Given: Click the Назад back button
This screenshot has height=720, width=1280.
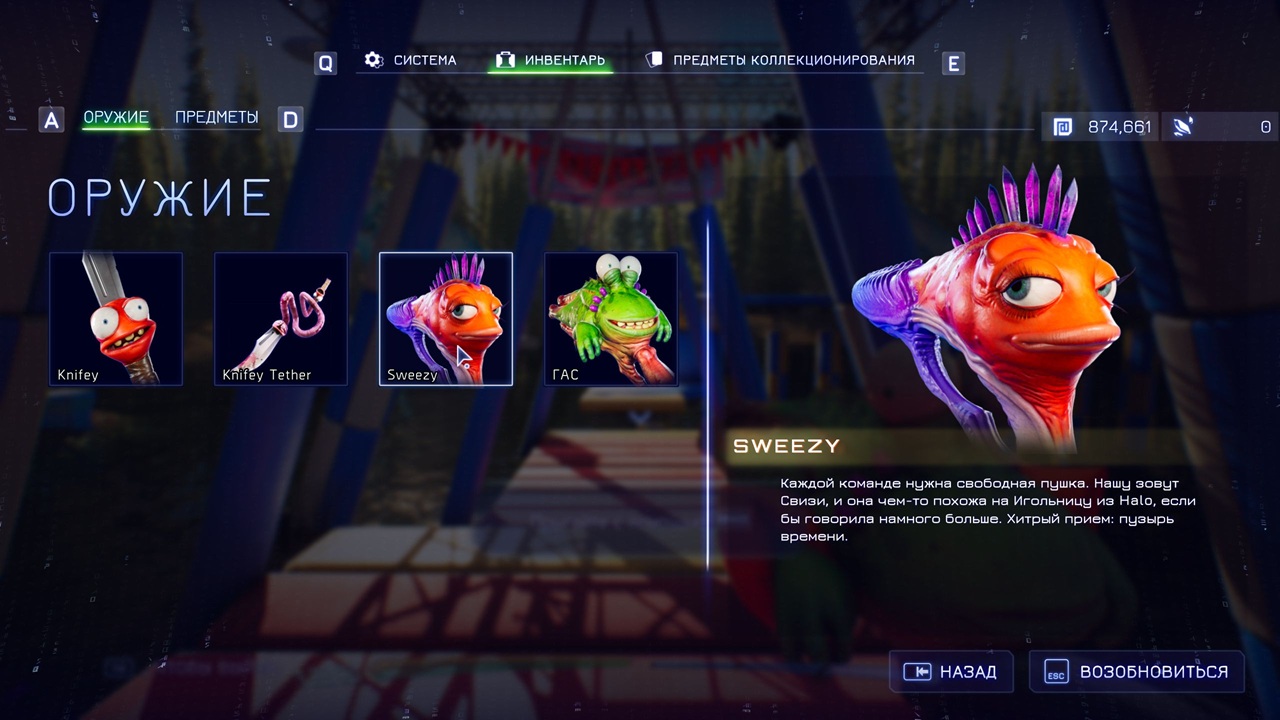Looking at the screenshot, I should [950, 672].
